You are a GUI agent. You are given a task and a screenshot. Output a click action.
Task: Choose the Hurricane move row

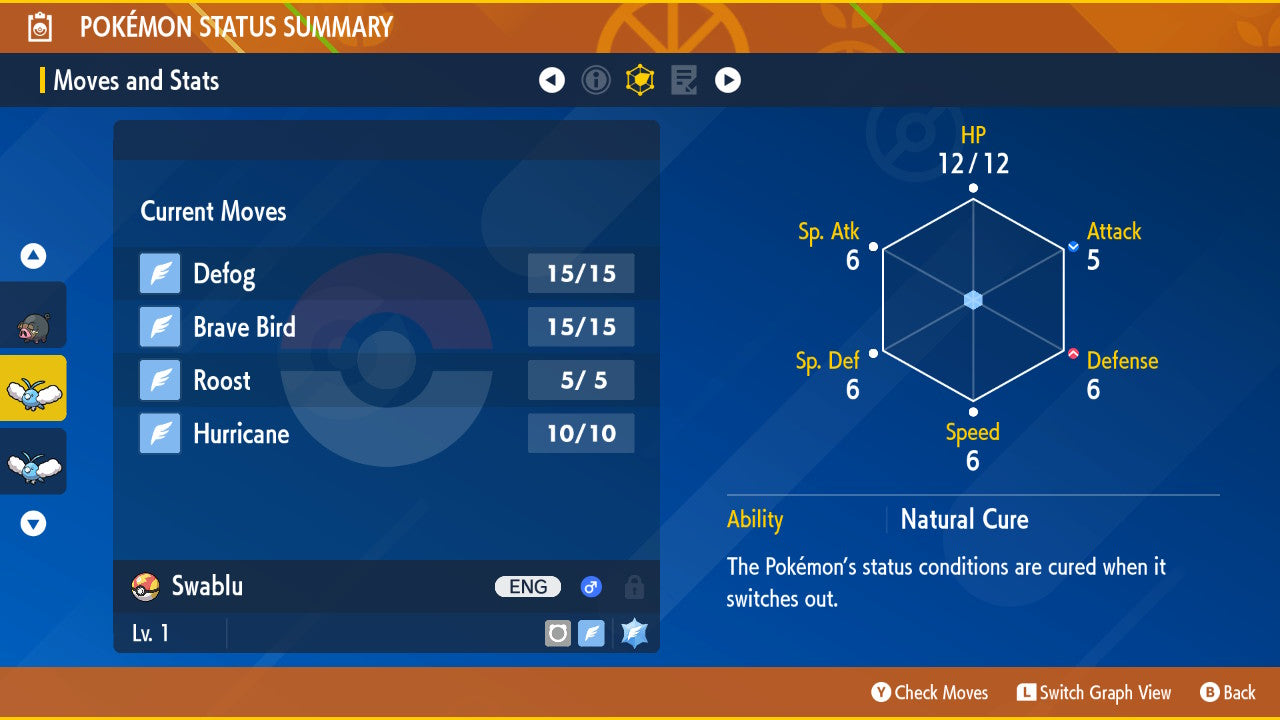tap(386, 434)
